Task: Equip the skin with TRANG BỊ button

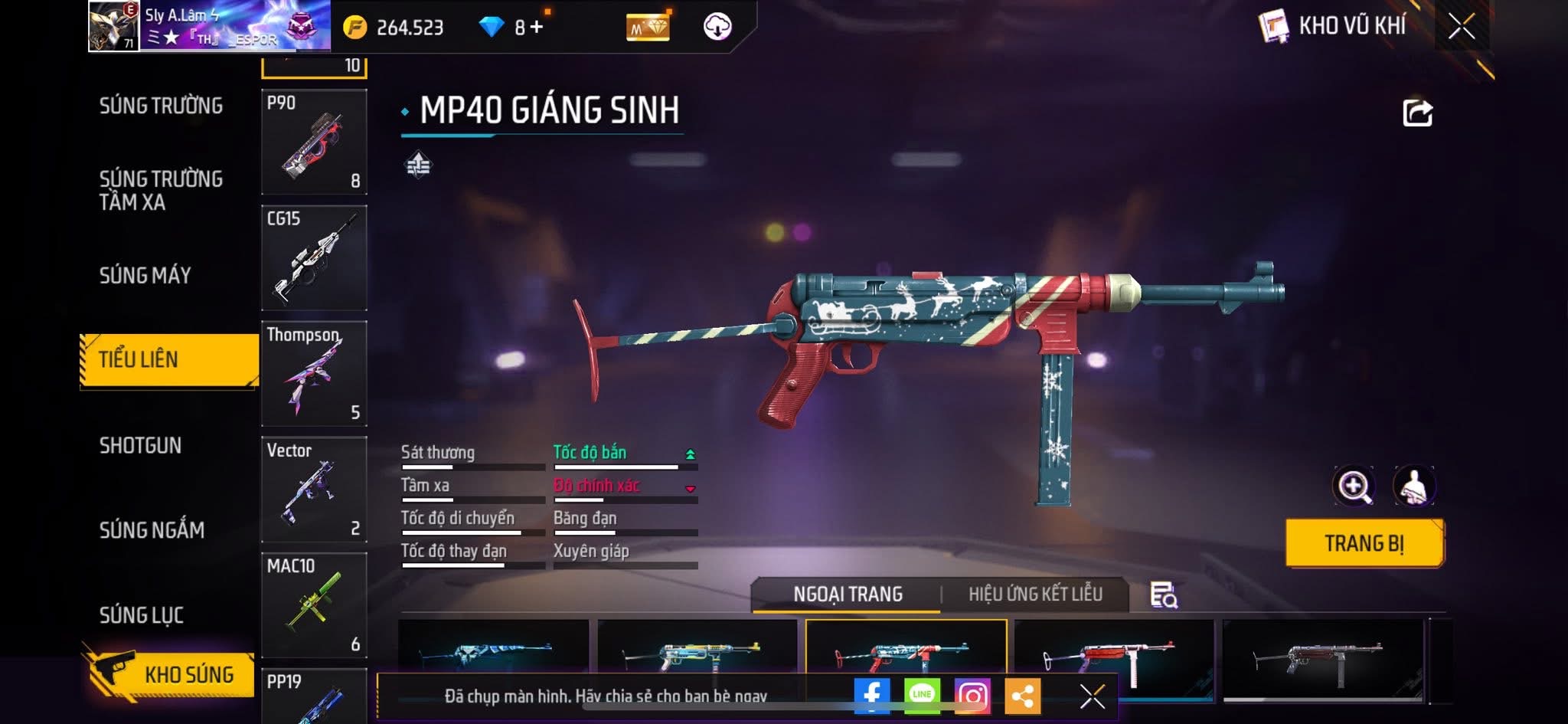Action: pyautogui.click(x=1364, y=543)
